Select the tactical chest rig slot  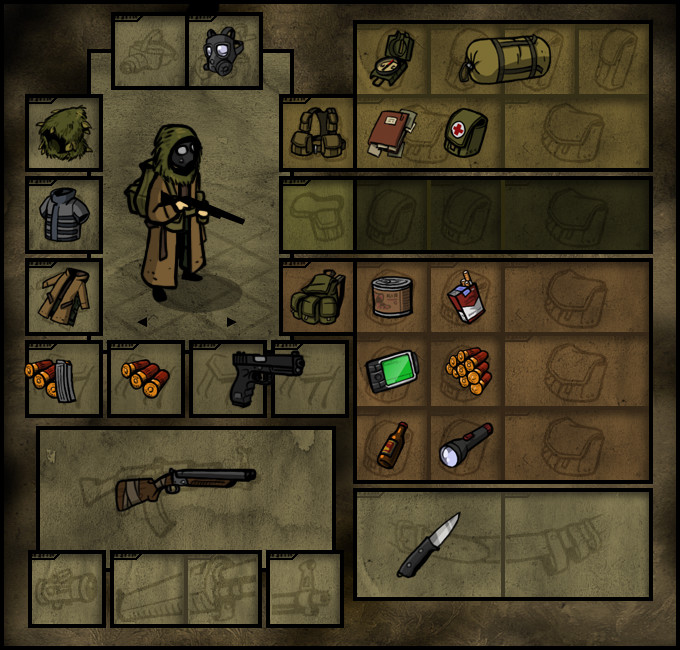click(x=317, y=133)
